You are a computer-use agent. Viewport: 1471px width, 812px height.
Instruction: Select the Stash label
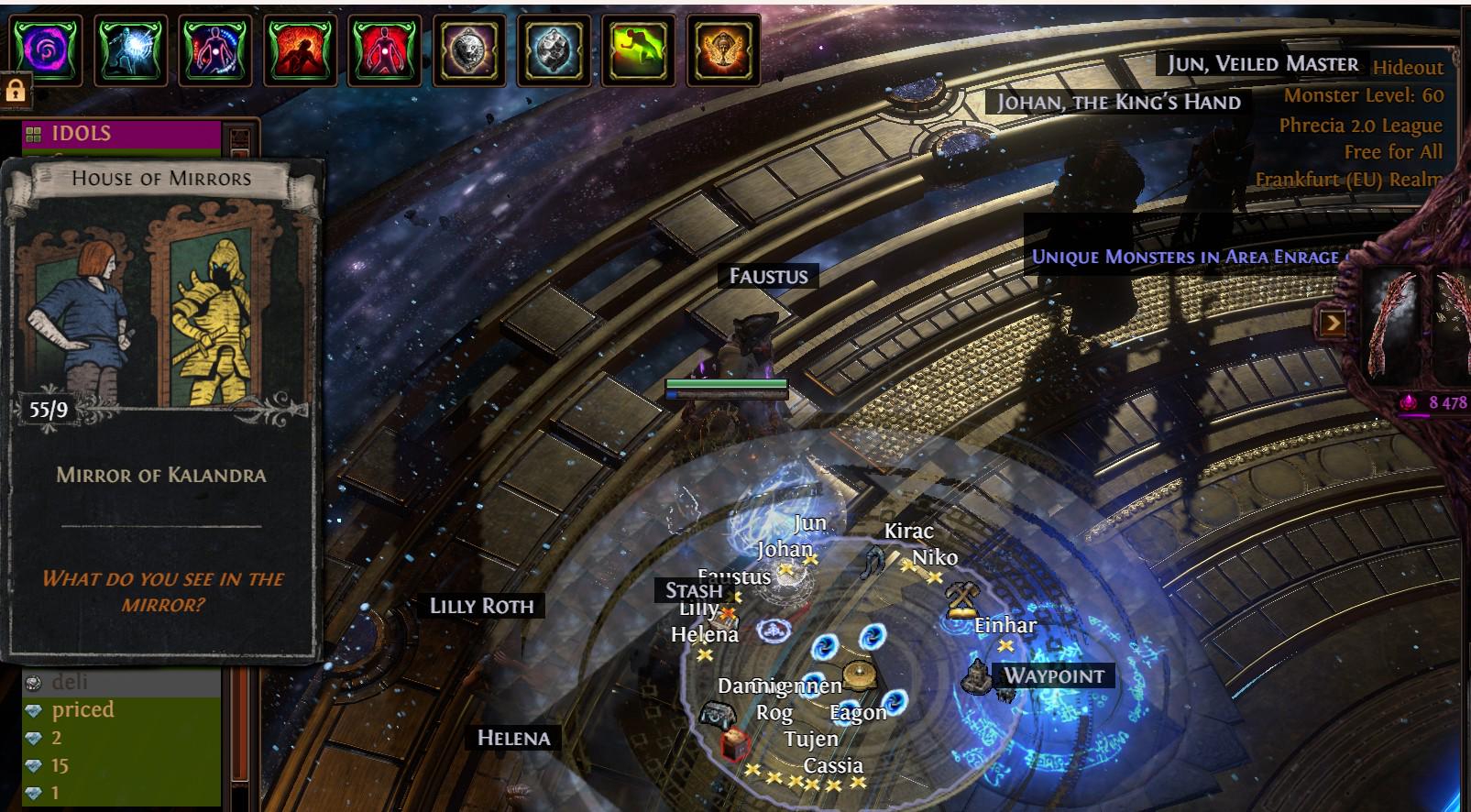[x=694, y=590]
